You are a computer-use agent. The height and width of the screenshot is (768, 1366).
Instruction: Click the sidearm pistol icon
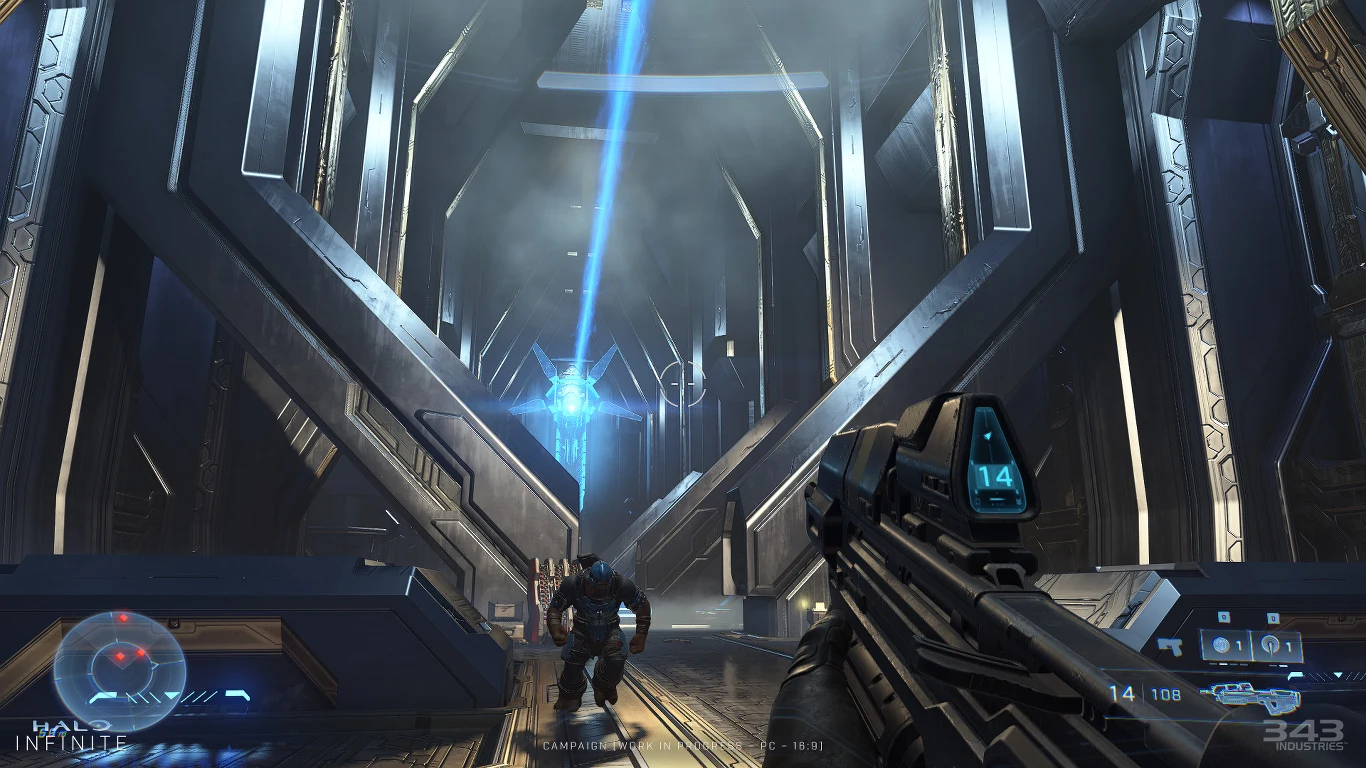click(1170, 647)
